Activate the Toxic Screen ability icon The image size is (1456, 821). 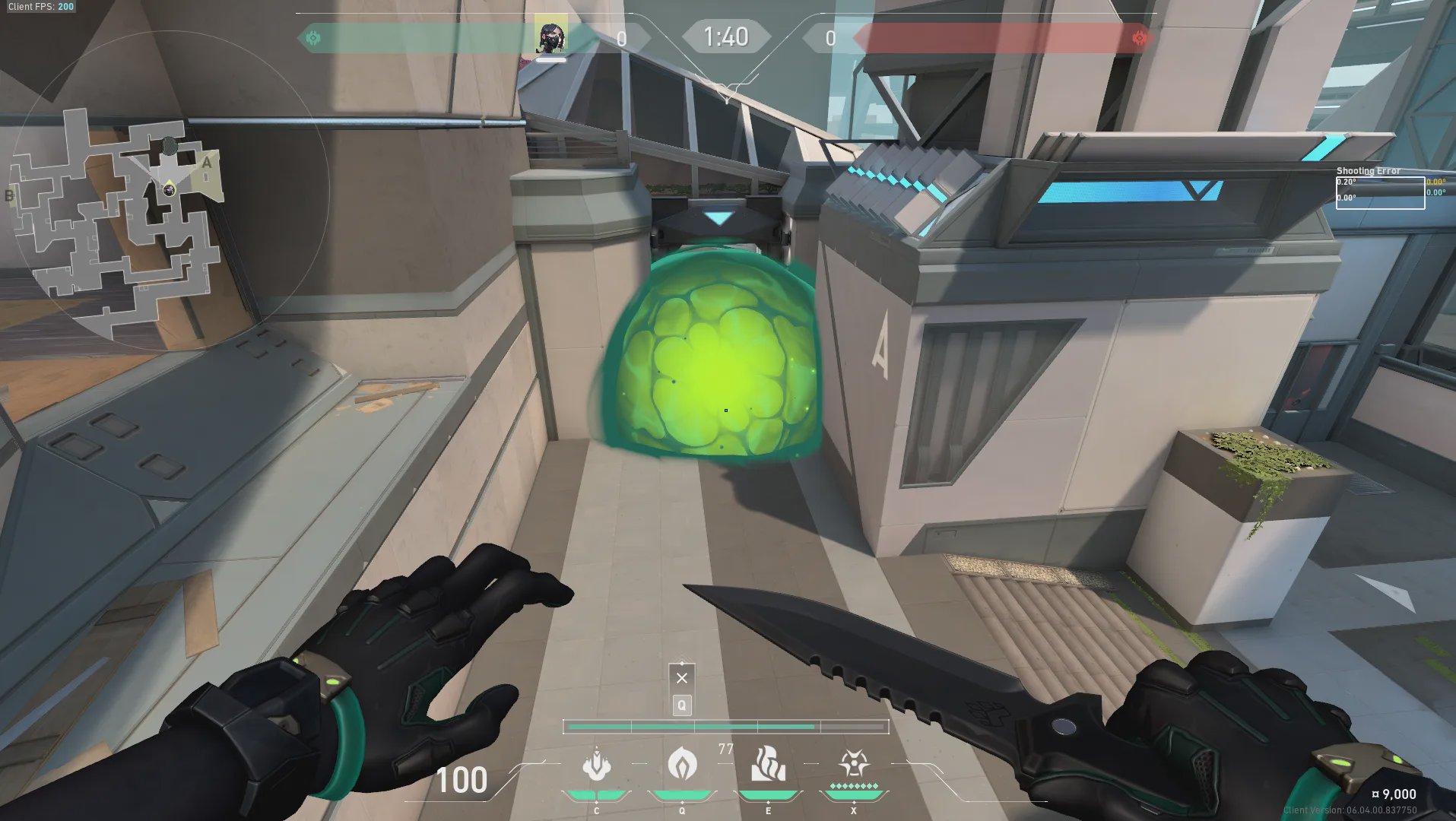point(767,763)
